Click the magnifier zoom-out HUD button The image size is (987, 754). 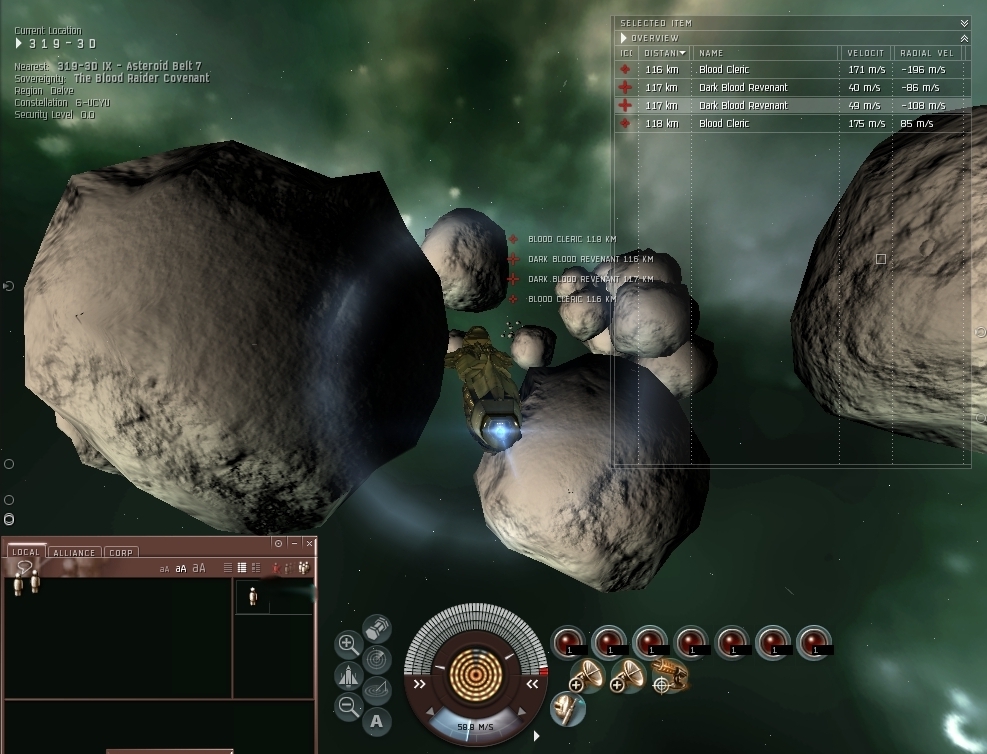(348, 707)
